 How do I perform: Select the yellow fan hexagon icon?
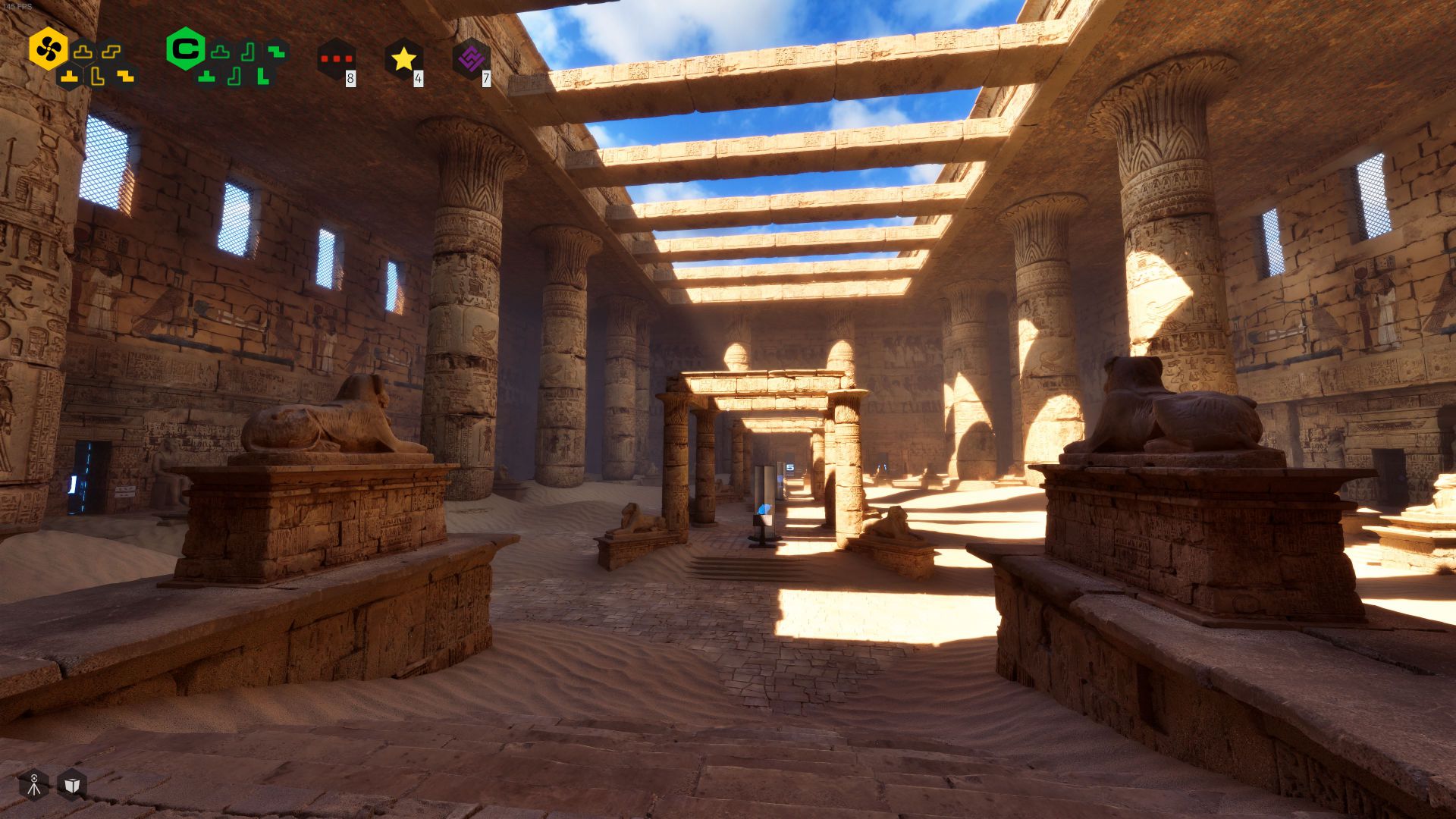(48, 49)
